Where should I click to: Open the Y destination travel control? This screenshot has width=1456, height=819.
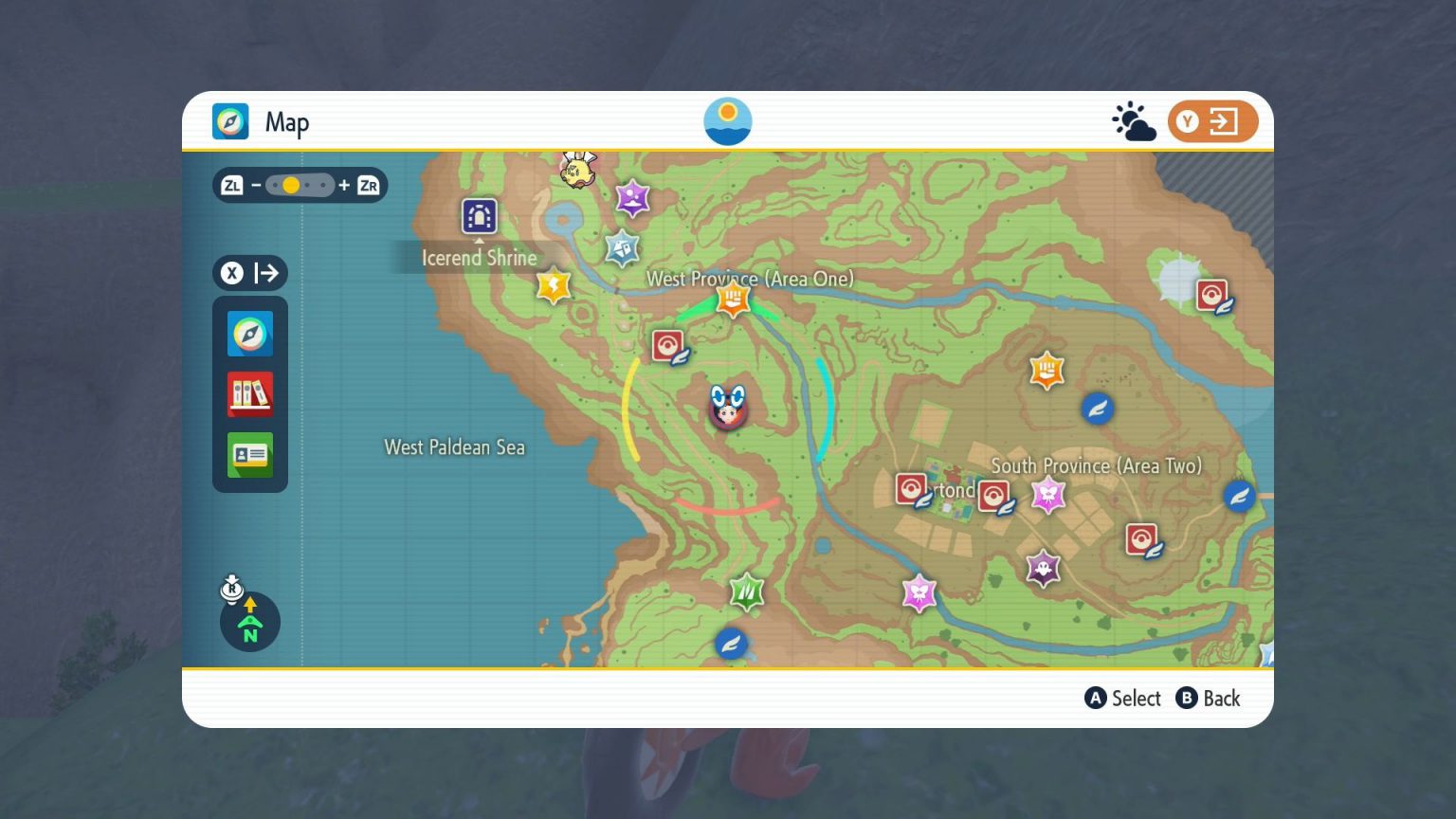[1212, 120]
